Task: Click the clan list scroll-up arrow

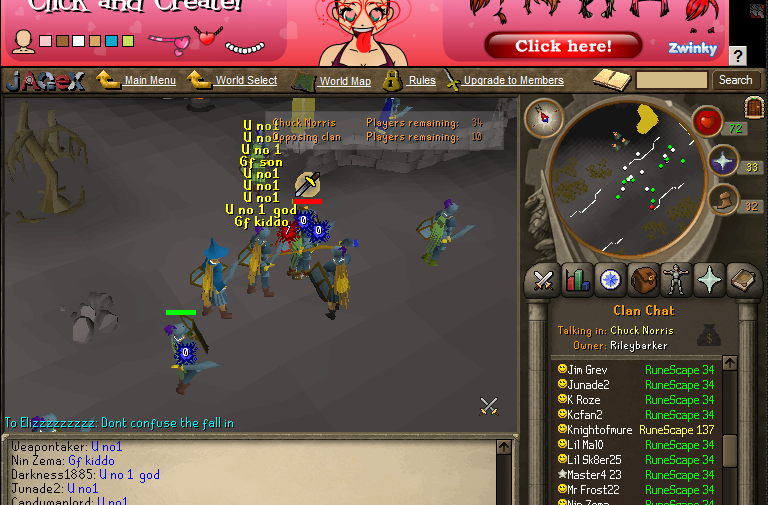Action: point(730,364)
